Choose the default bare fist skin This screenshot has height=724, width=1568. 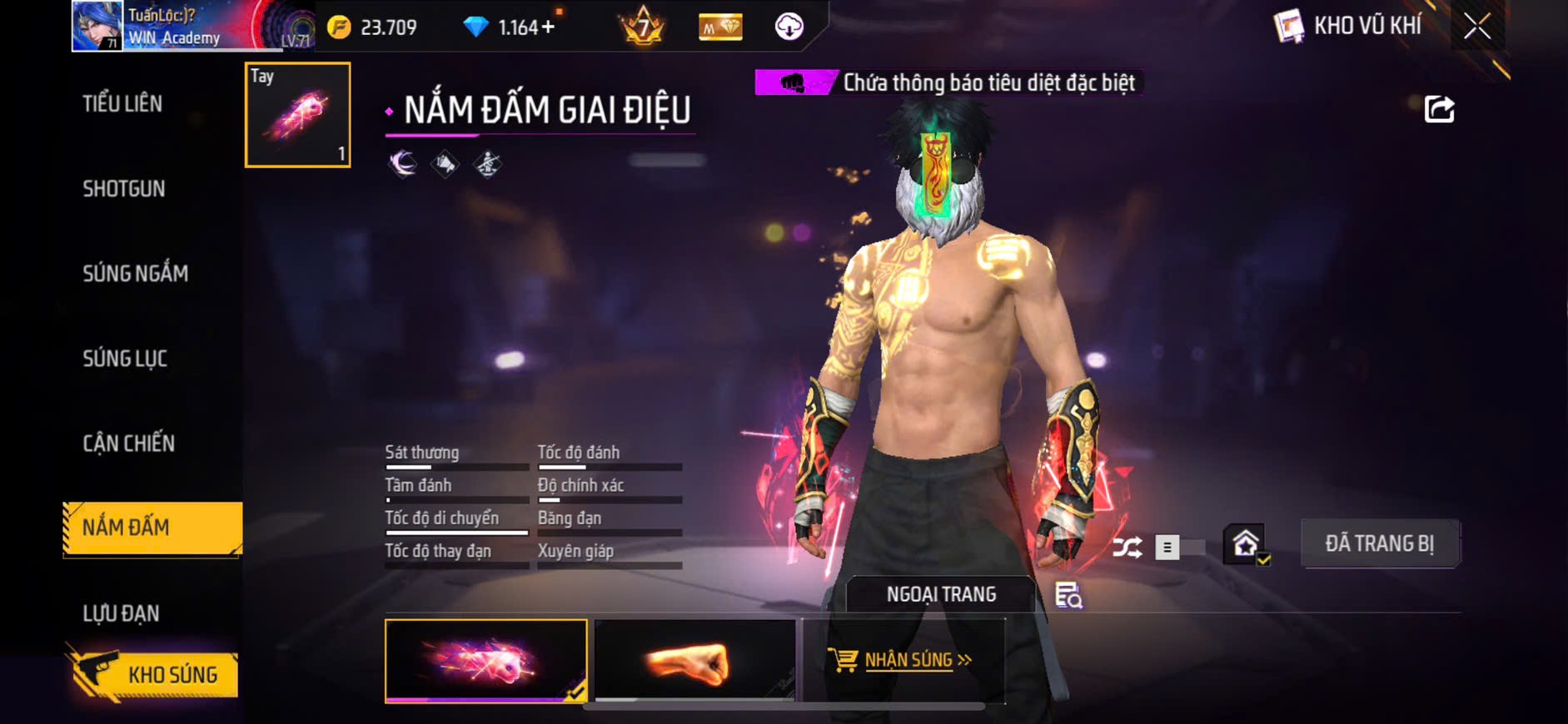pos(694,661)
